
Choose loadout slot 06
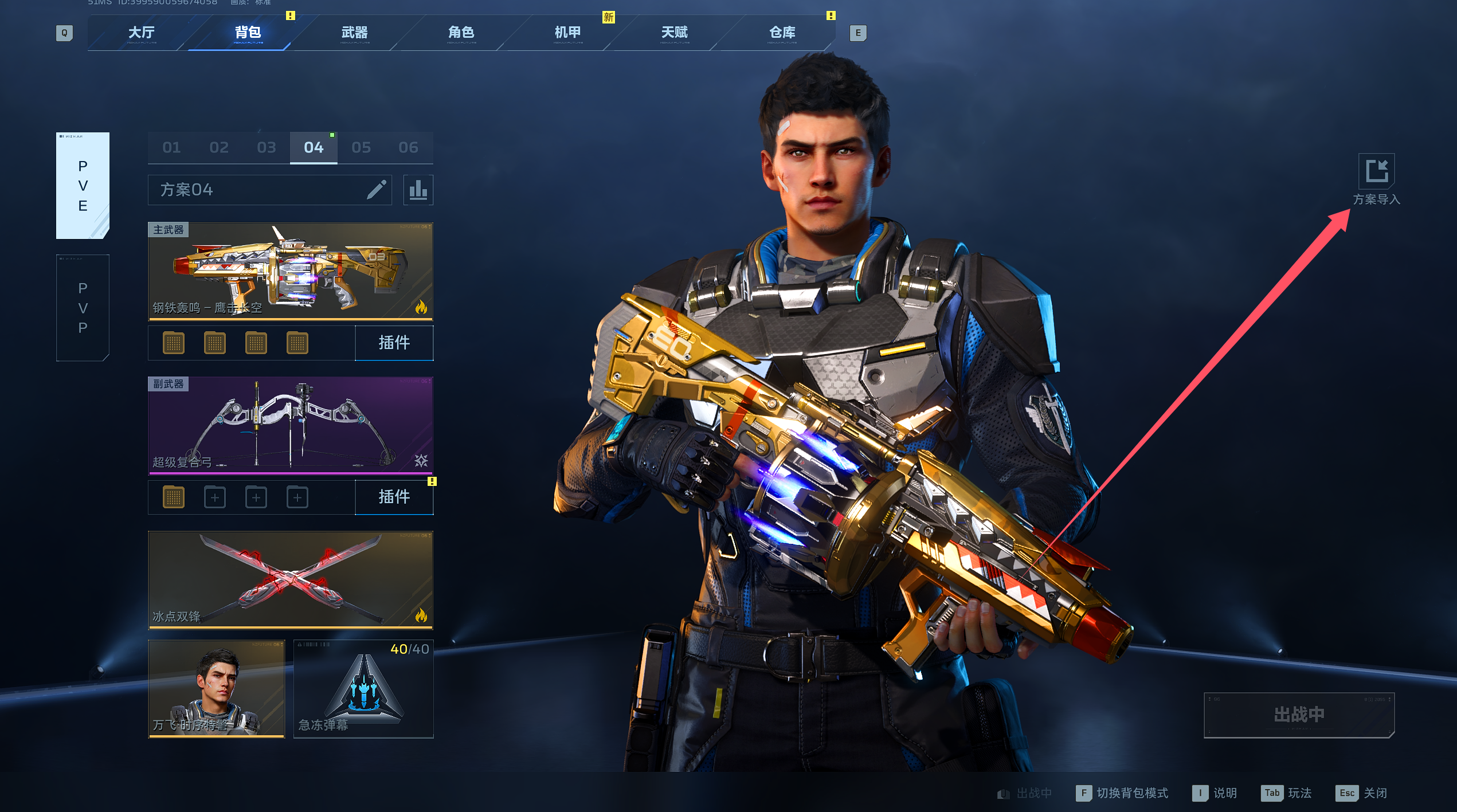408,148
